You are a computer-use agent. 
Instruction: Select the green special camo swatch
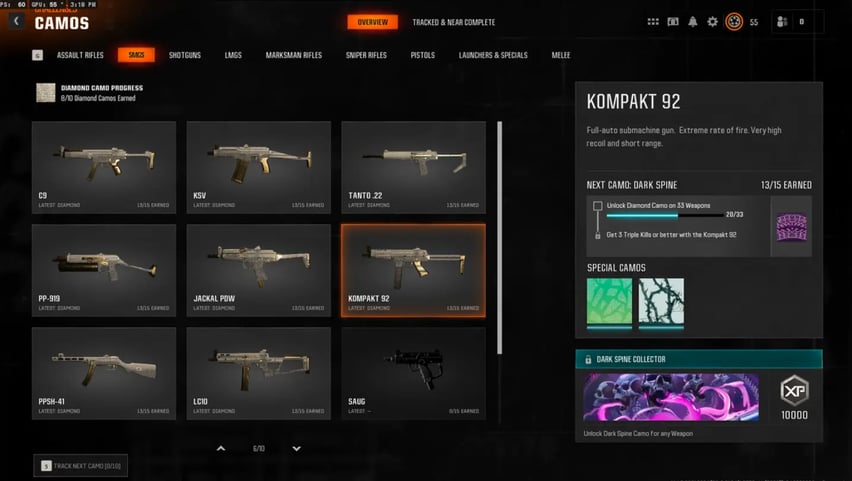point(609,302)
